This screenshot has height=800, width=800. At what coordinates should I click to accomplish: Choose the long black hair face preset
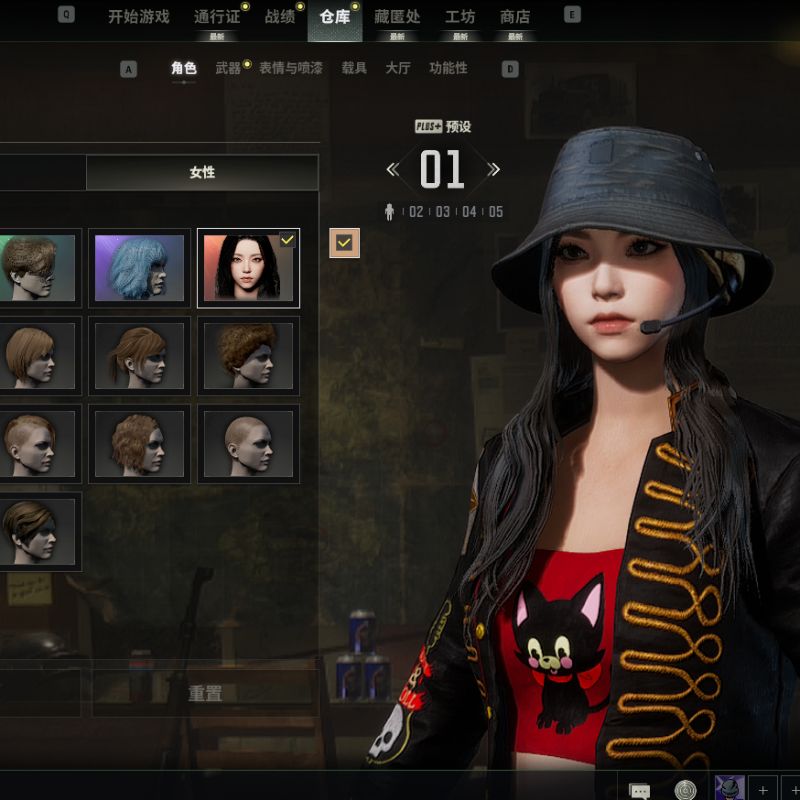(248, 268)
